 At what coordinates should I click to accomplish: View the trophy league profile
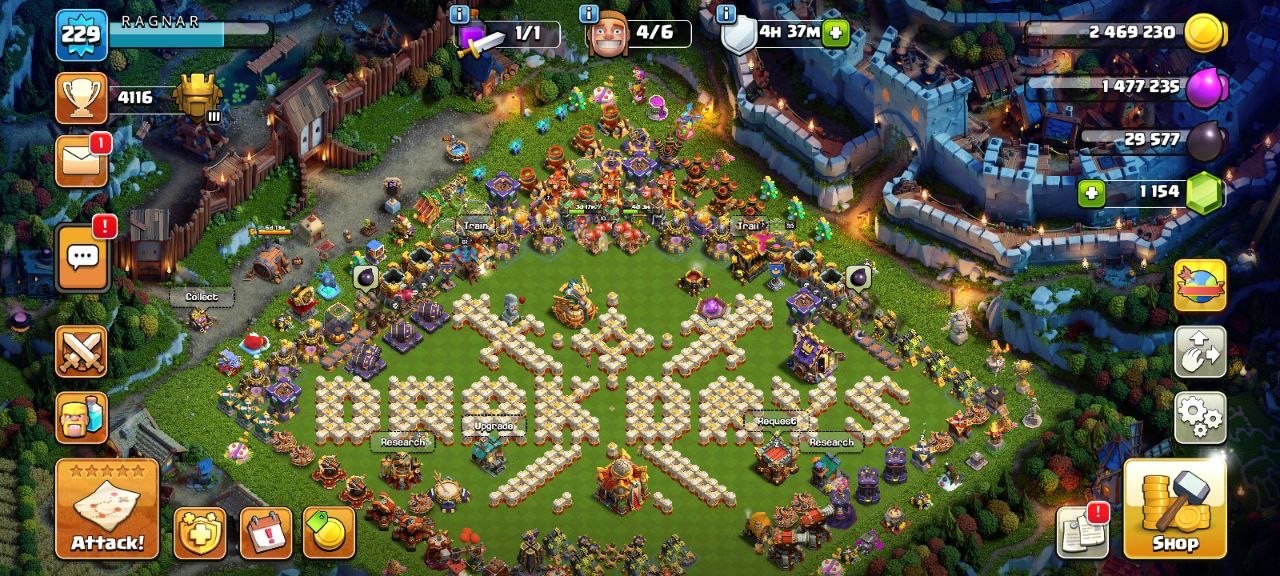tap(81, 98)
